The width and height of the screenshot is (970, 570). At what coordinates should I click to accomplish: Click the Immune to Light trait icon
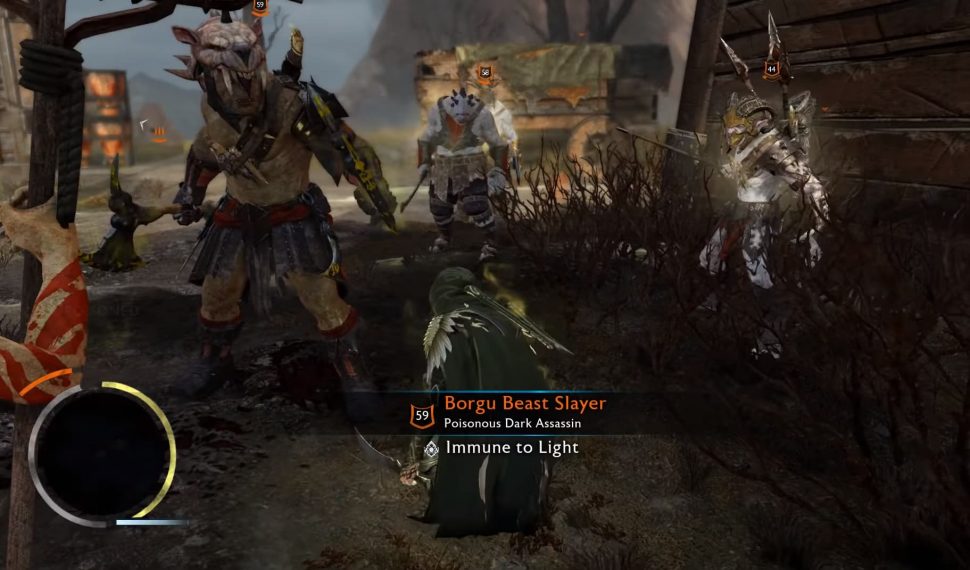click(x=431, y=448)
